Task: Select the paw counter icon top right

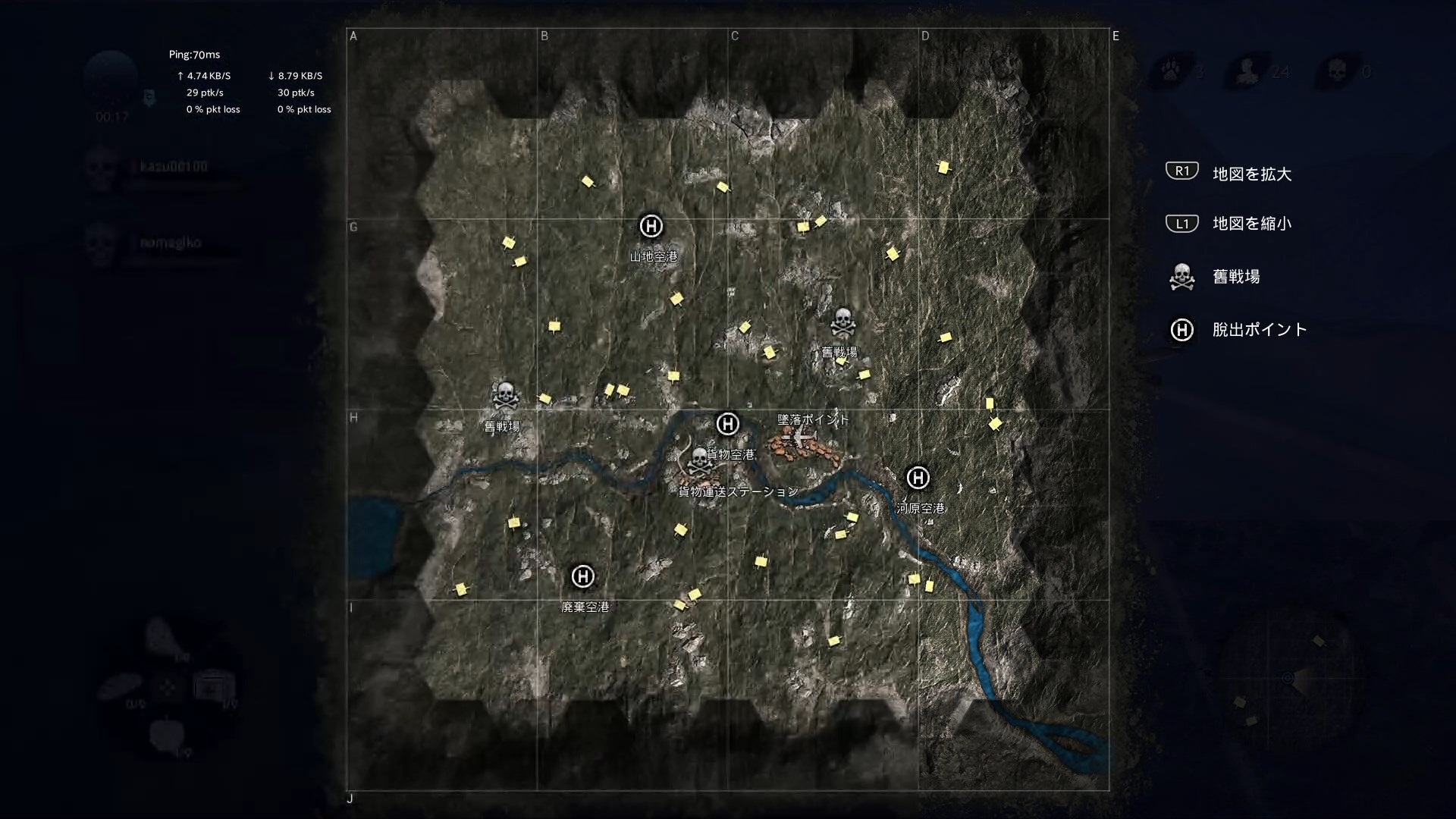Action: click(x=1172, y=70)
